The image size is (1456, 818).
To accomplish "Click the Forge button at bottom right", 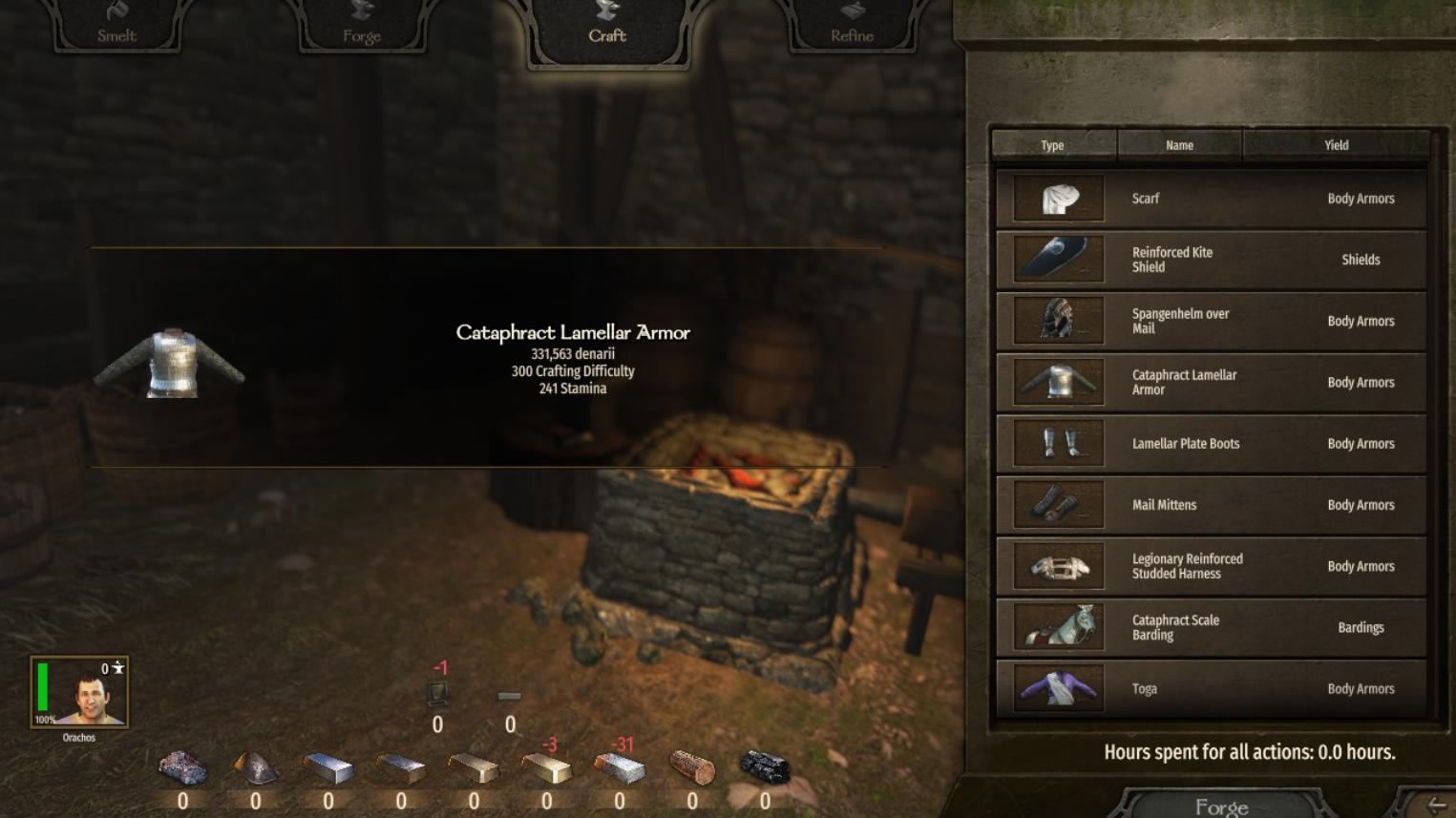I will 1221,806.
